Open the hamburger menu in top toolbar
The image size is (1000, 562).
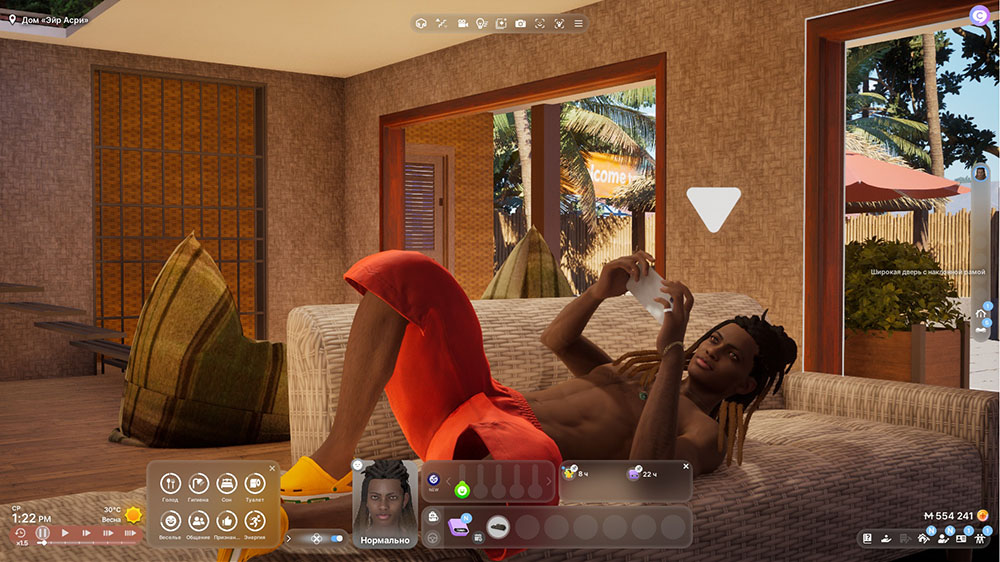tap(578, 23)
